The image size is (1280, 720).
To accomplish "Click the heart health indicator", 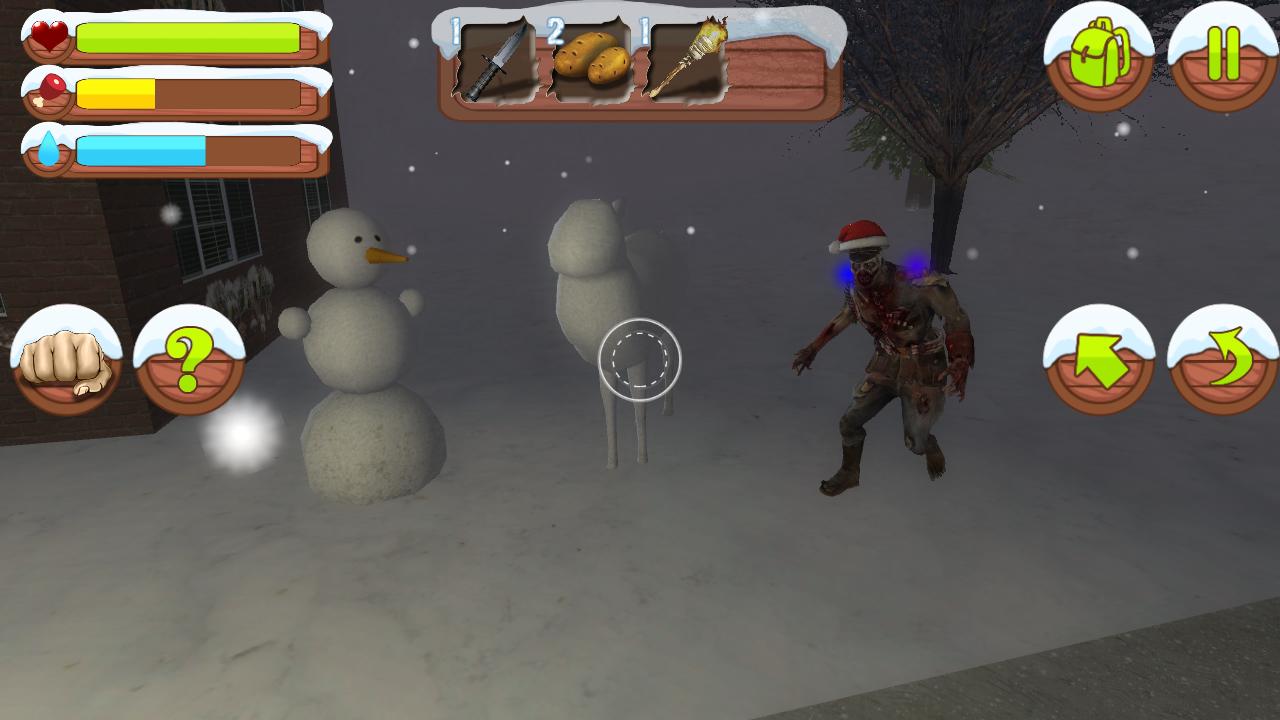I will coord(45,35).
